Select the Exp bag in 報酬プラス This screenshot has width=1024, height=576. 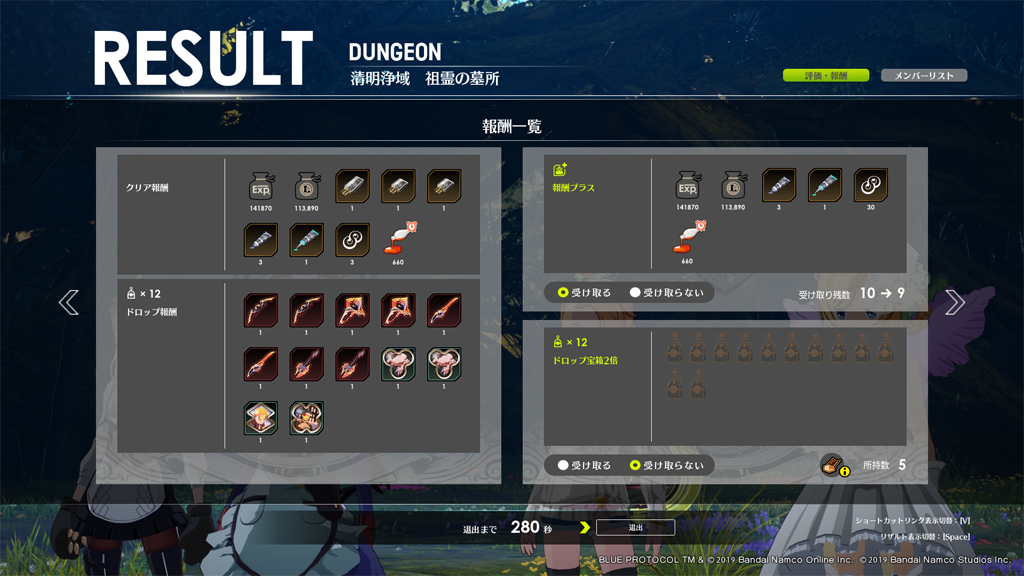pos(687,186)
